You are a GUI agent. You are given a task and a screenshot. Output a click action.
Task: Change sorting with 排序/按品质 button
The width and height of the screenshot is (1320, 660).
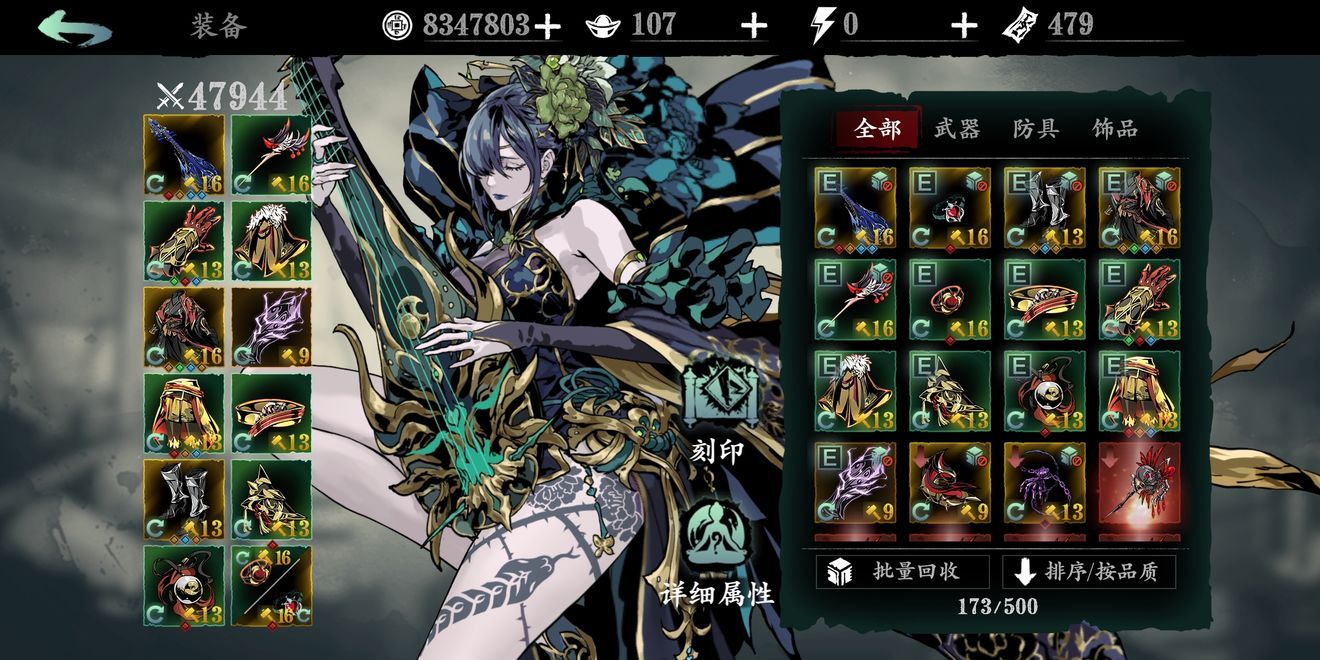tap(1089, 572)
